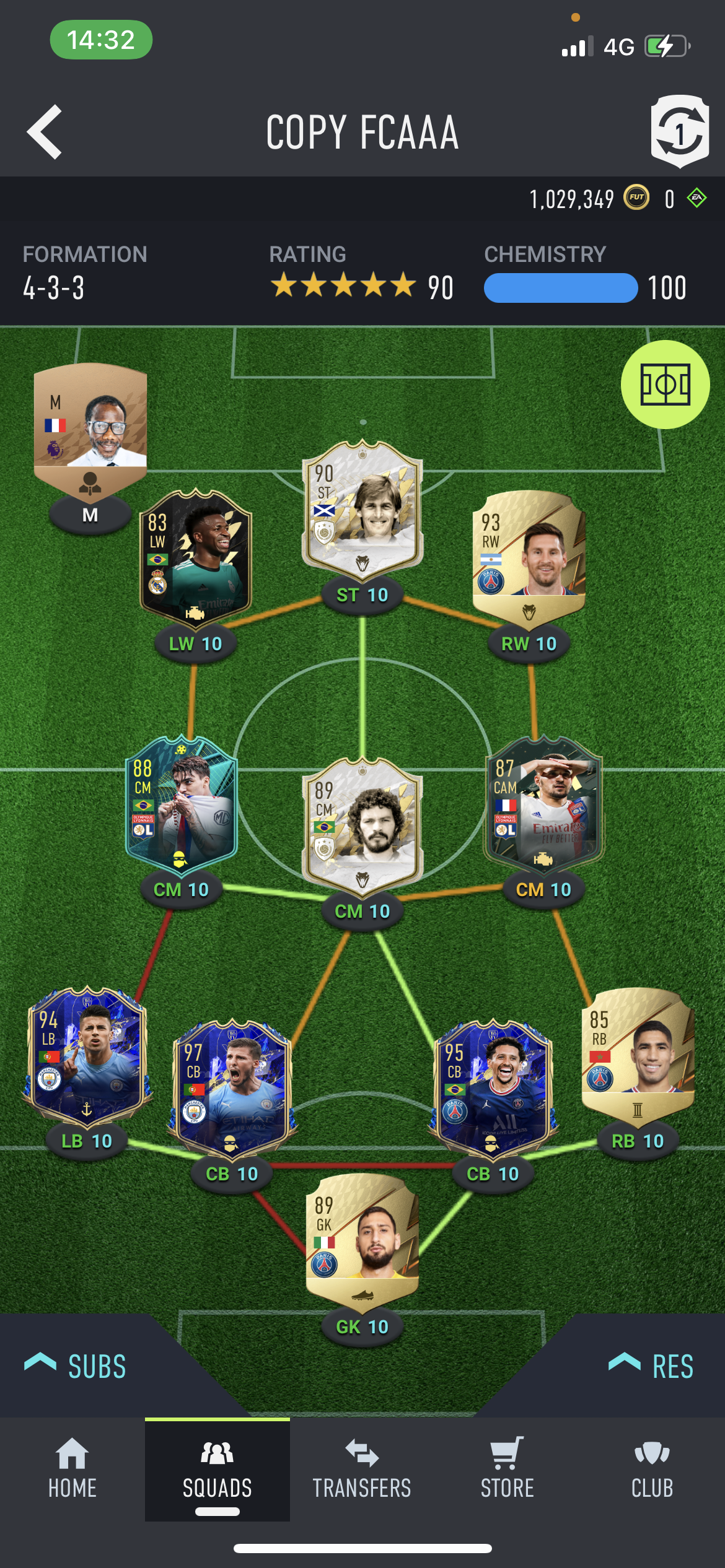This screenshot has height=1568, width=725.
Task: Open the squad switch shield icon
Action: point(679,131)
